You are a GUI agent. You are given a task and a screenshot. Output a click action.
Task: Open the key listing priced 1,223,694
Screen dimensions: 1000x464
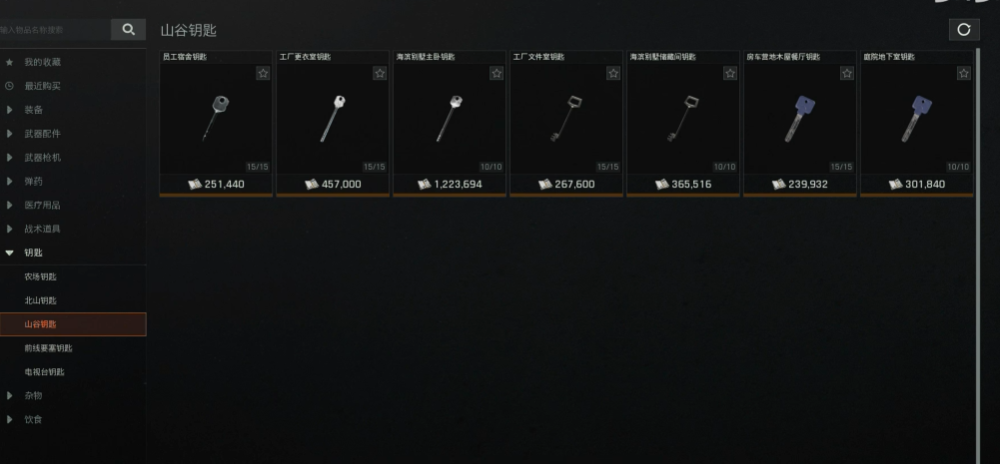point(449,120)
